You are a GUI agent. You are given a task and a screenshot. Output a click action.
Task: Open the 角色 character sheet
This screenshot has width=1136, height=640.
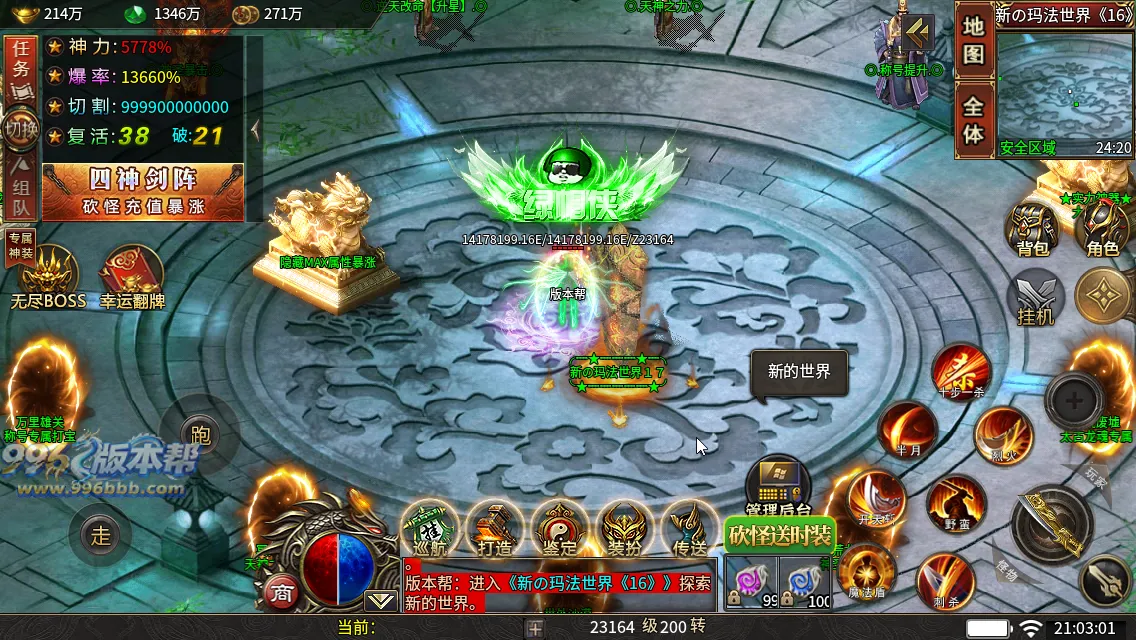click(1101, 230)
